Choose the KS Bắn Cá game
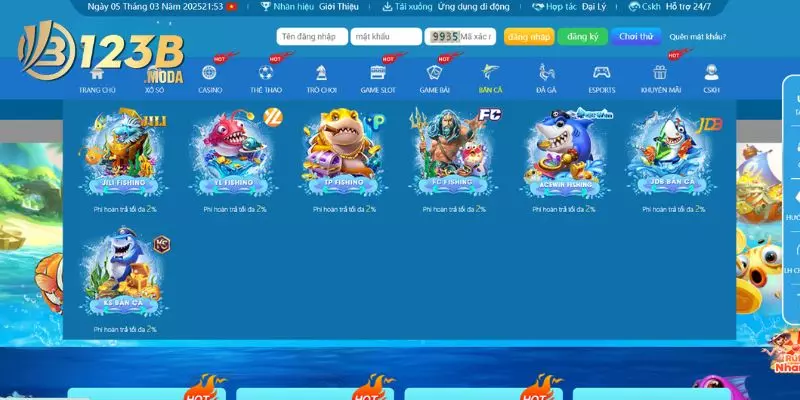This screenshot has height=400, width=800. 124,273
